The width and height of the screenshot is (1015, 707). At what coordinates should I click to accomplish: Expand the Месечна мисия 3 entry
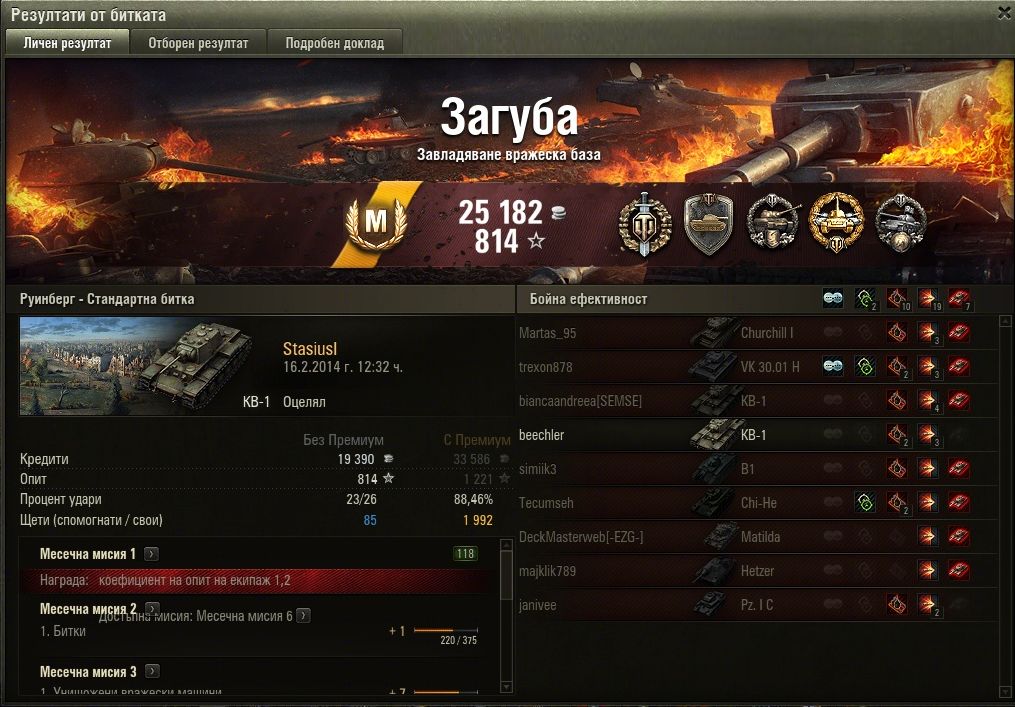tap(151, 672)
